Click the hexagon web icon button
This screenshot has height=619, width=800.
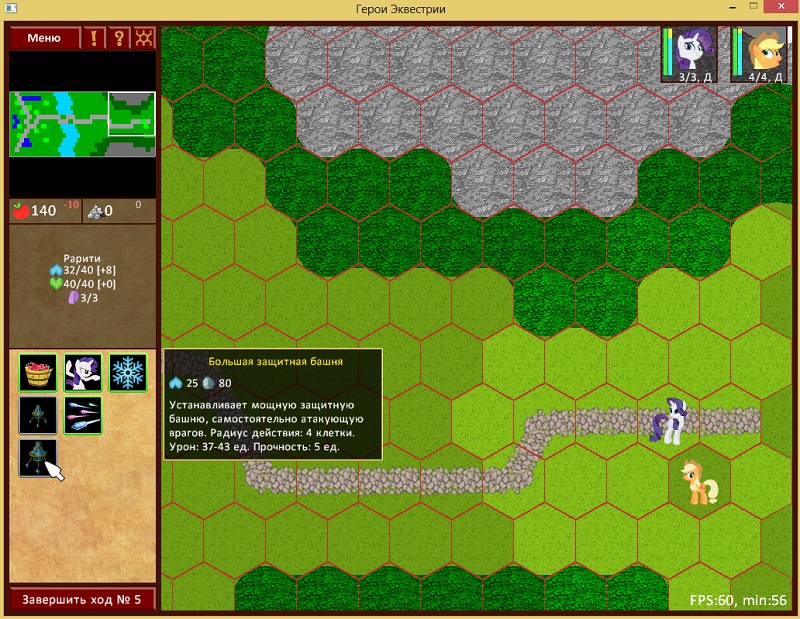(x=145, y=38)
